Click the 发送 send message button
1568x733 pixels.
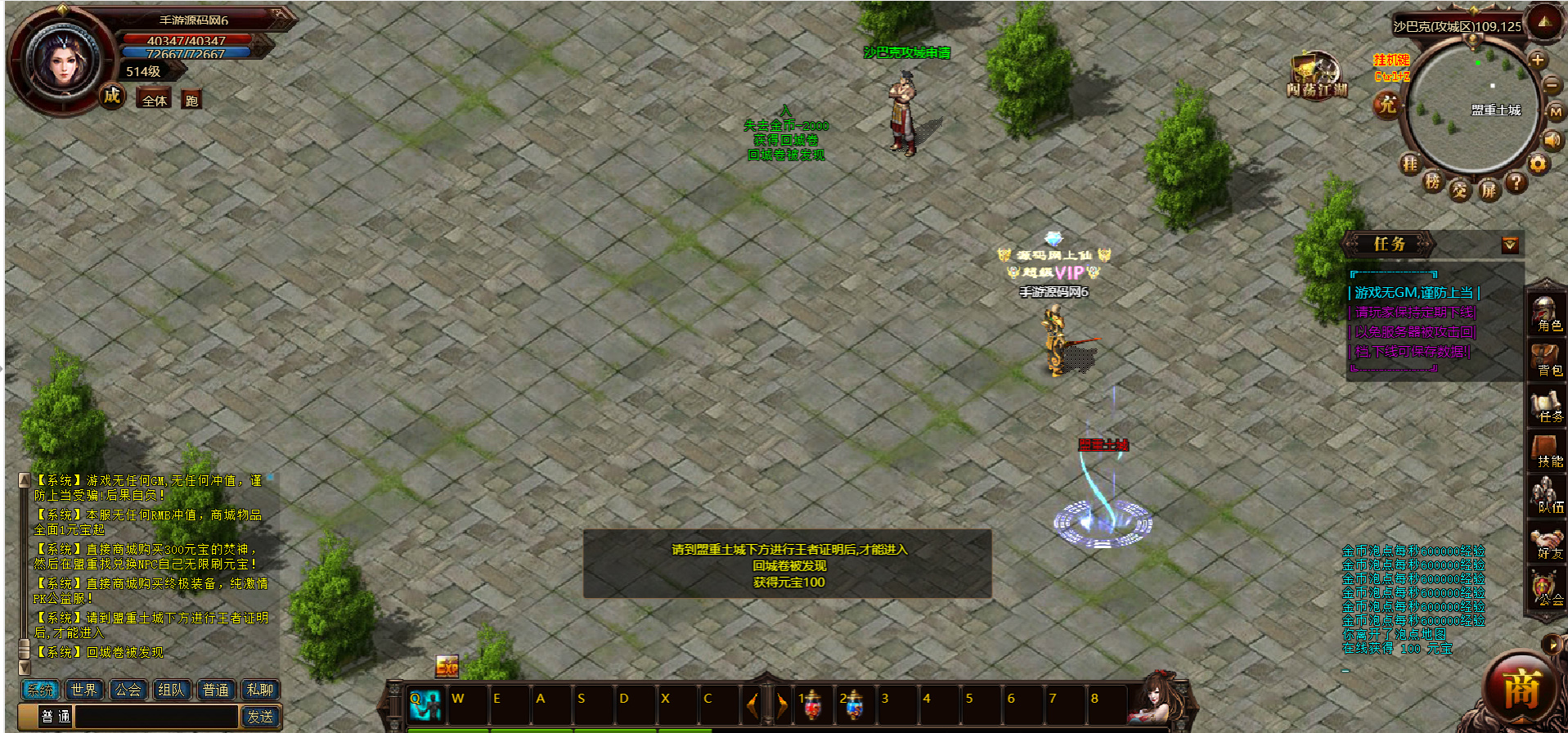pyautogui.click(x=260, y=717)
